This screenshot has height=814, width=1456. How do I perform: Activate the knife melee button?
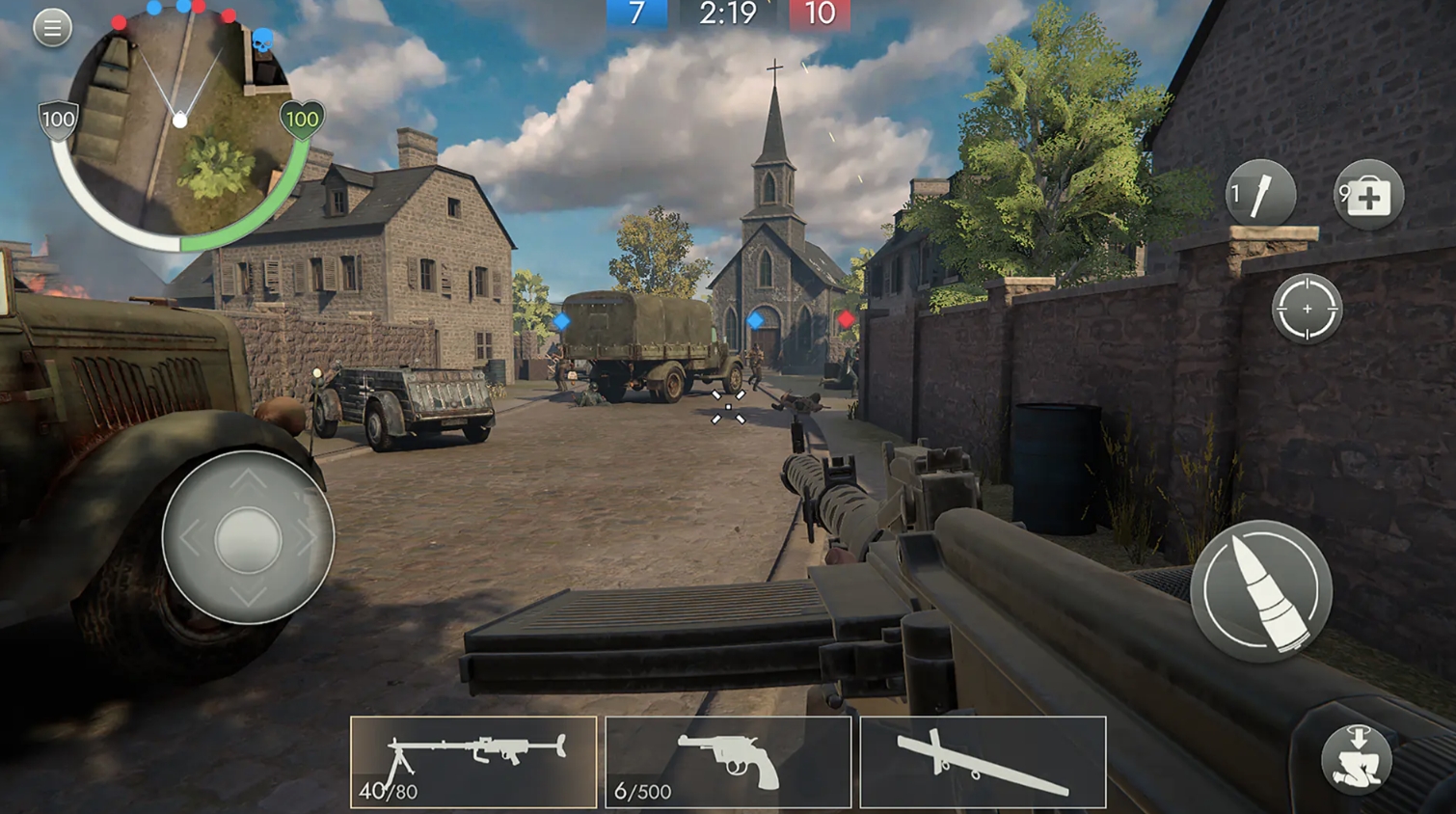pos(1260,194)
